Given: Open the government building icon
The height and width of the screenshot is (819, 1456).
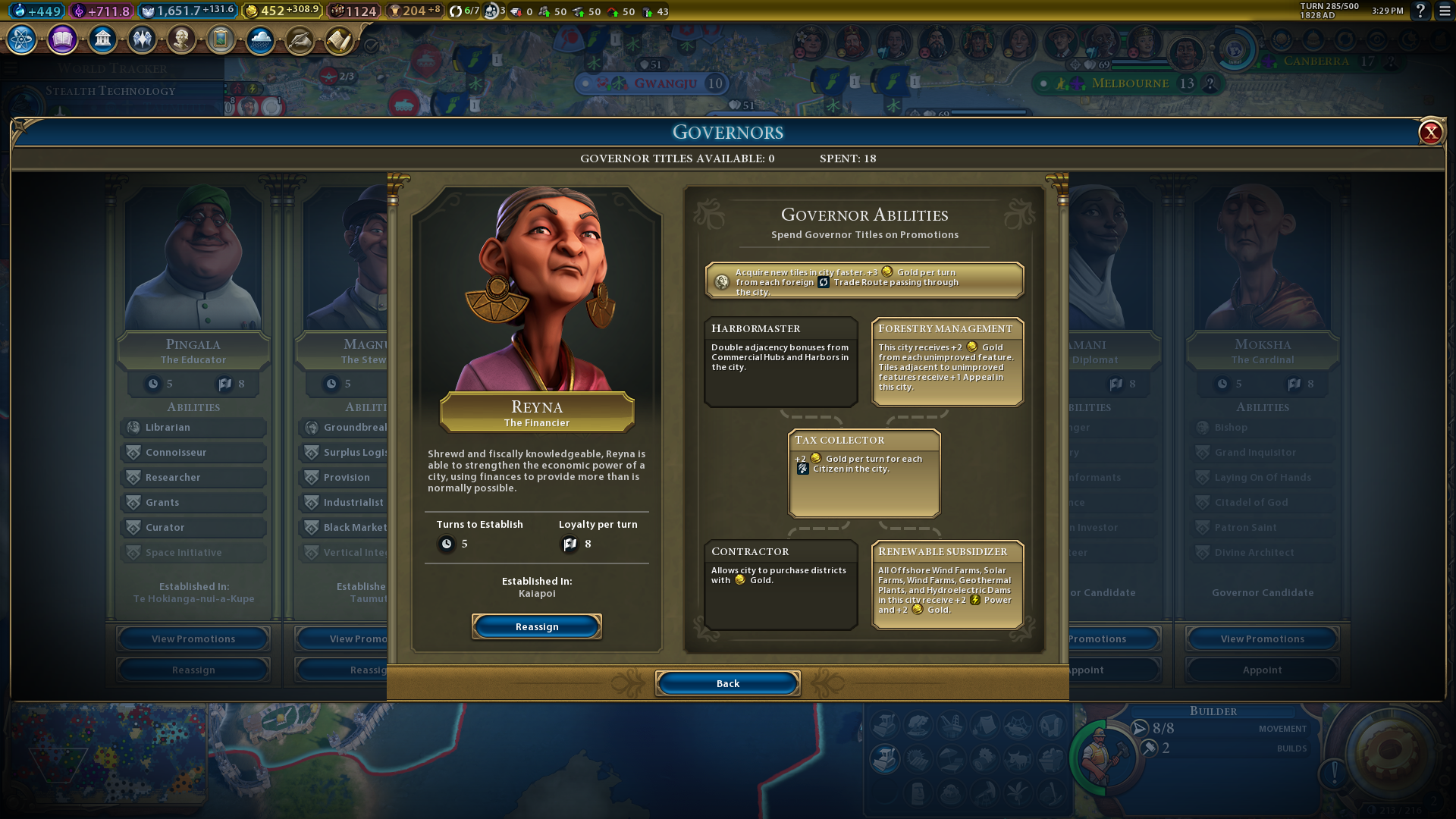Looking at the screenshot, I should click(x=102, y=39).
